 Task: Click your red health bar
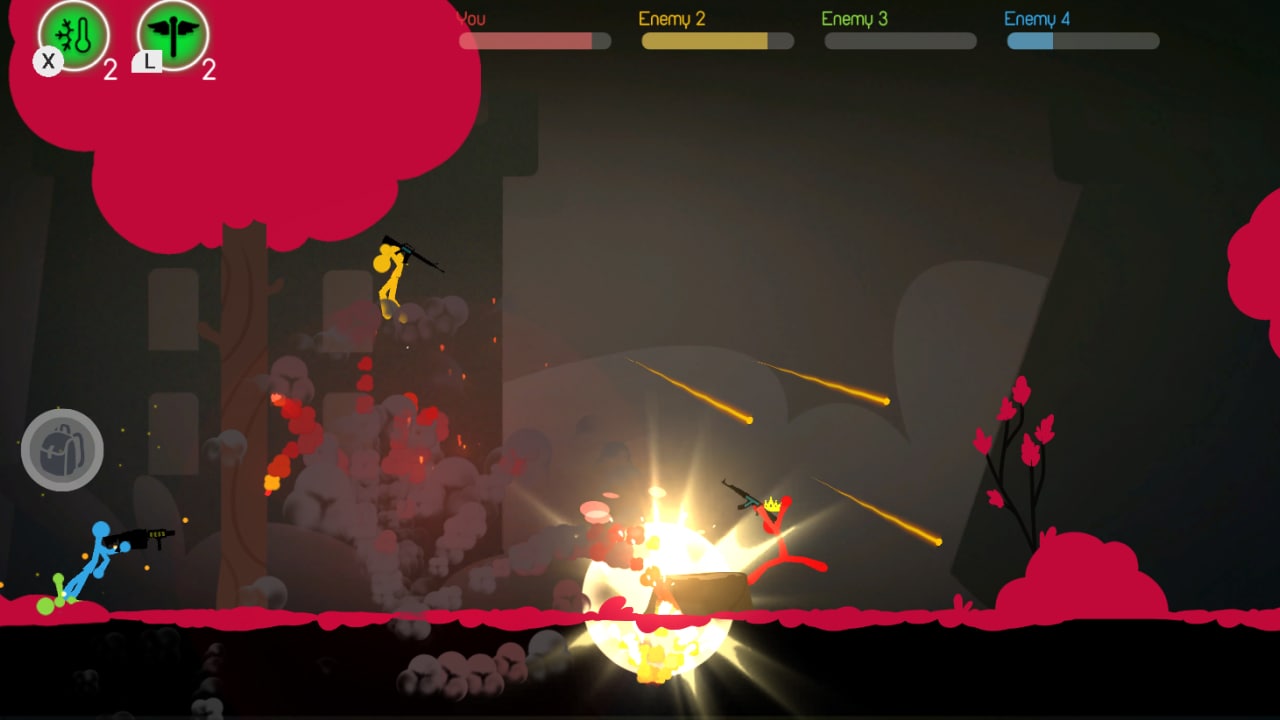520,41
